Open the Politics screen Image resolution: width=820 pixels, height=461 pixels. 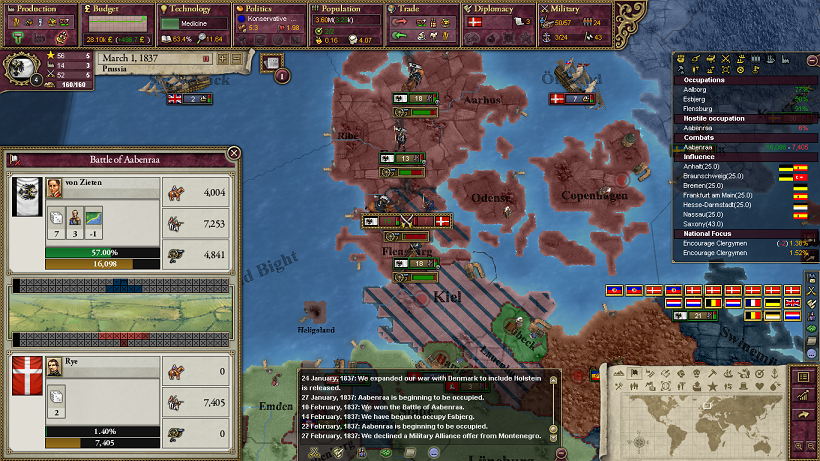pos(270,9)
